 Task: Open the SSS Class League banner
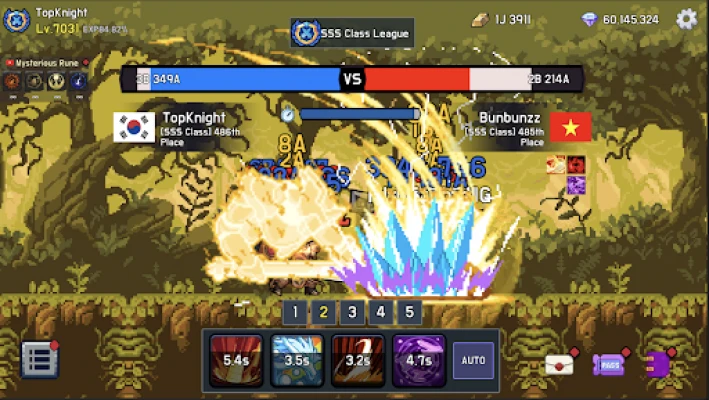pyautogui.click(x=352, y=33)
